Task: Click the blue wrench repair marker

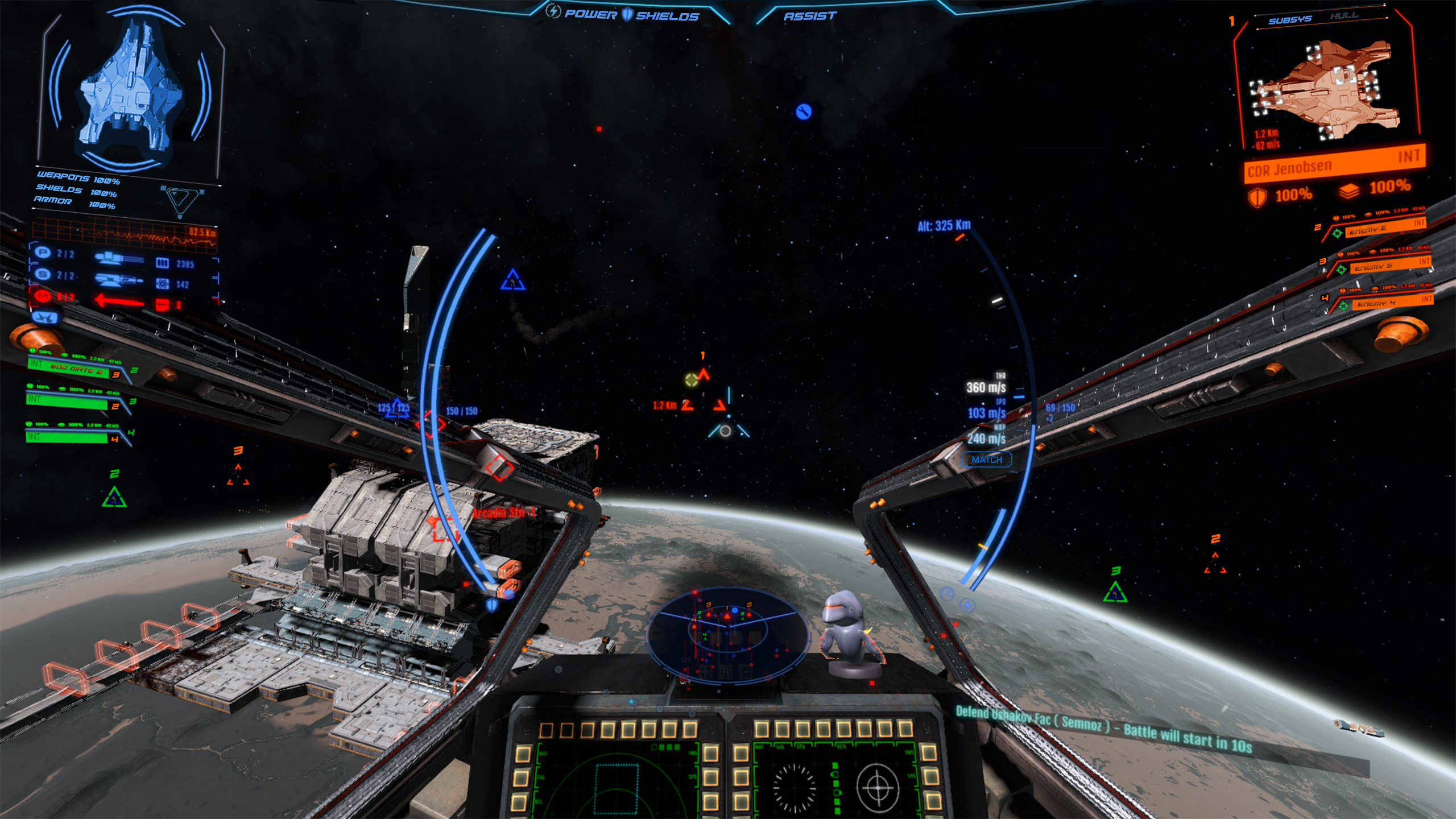Action: click(803, 111)
